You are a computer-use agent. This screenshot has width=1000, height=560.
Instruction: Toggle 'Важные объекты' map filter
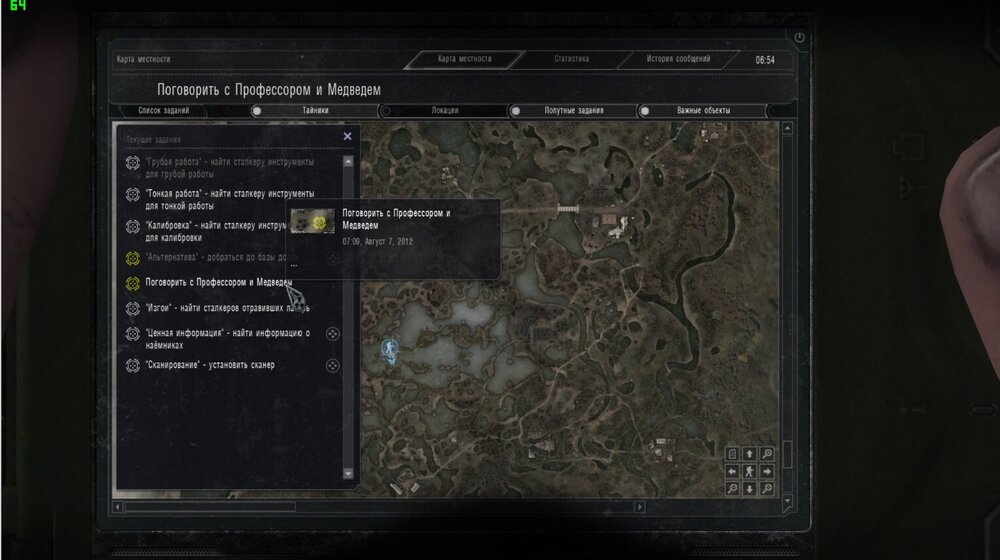tap(645, 111)
